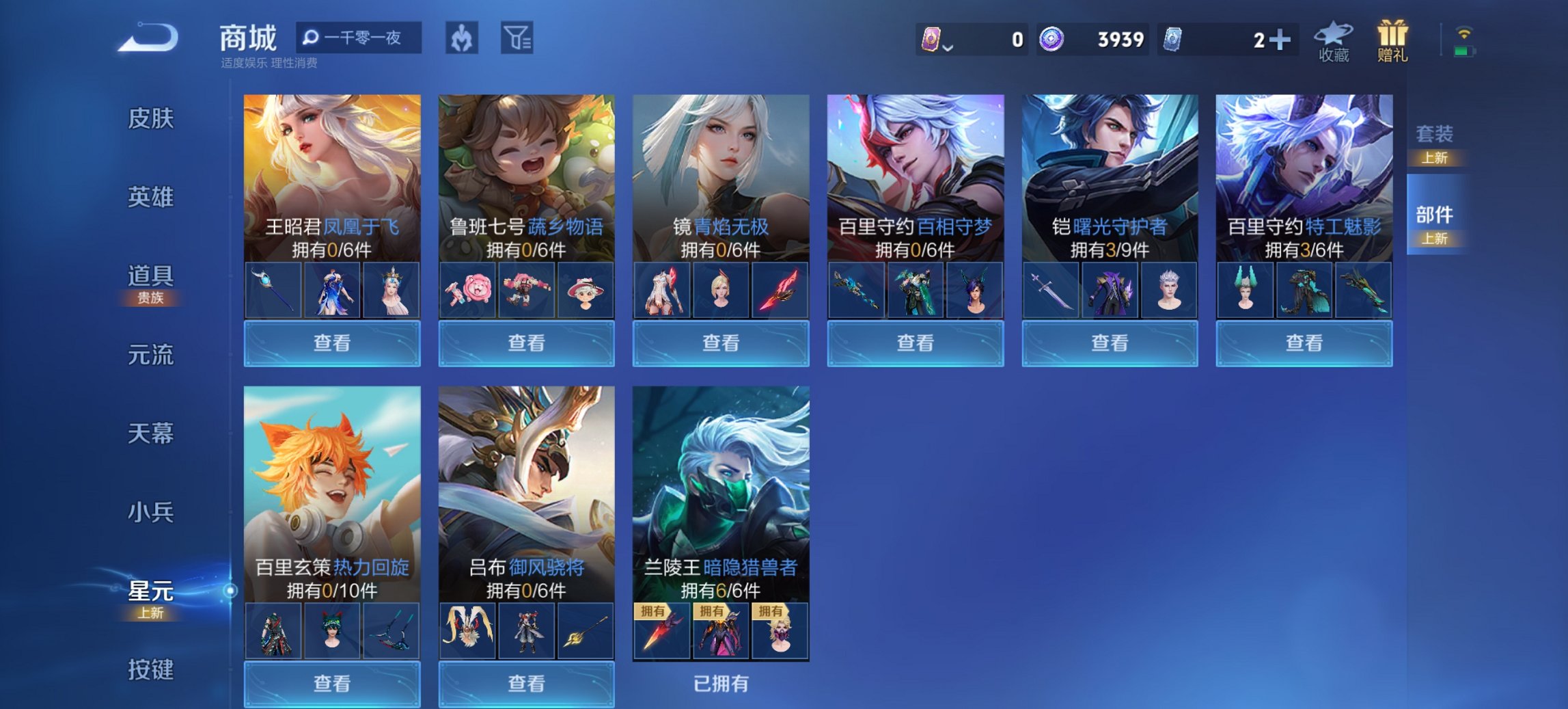
Task: Tap the plus next to the 2 token balance
Action: pos(1279,40)
